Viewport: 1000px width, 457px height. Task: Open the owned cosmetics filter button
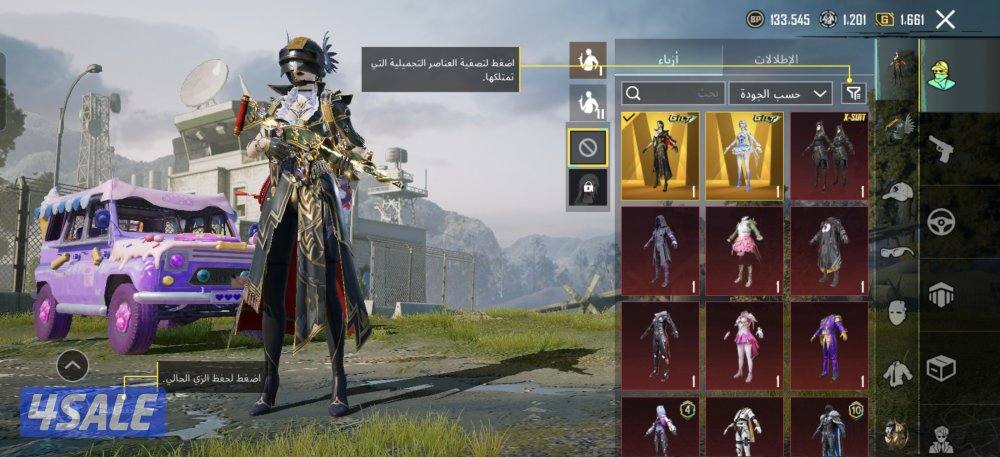point(853,93)
